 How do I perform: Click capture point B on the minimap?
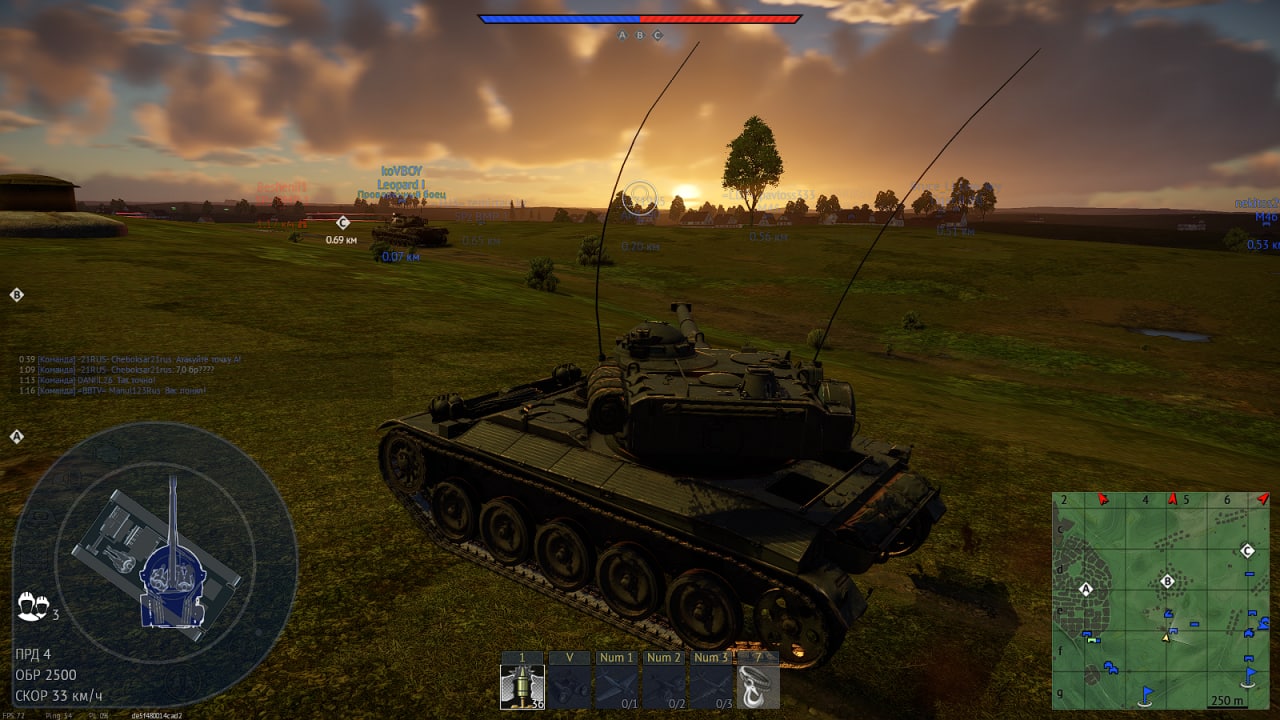point(1167,581)
